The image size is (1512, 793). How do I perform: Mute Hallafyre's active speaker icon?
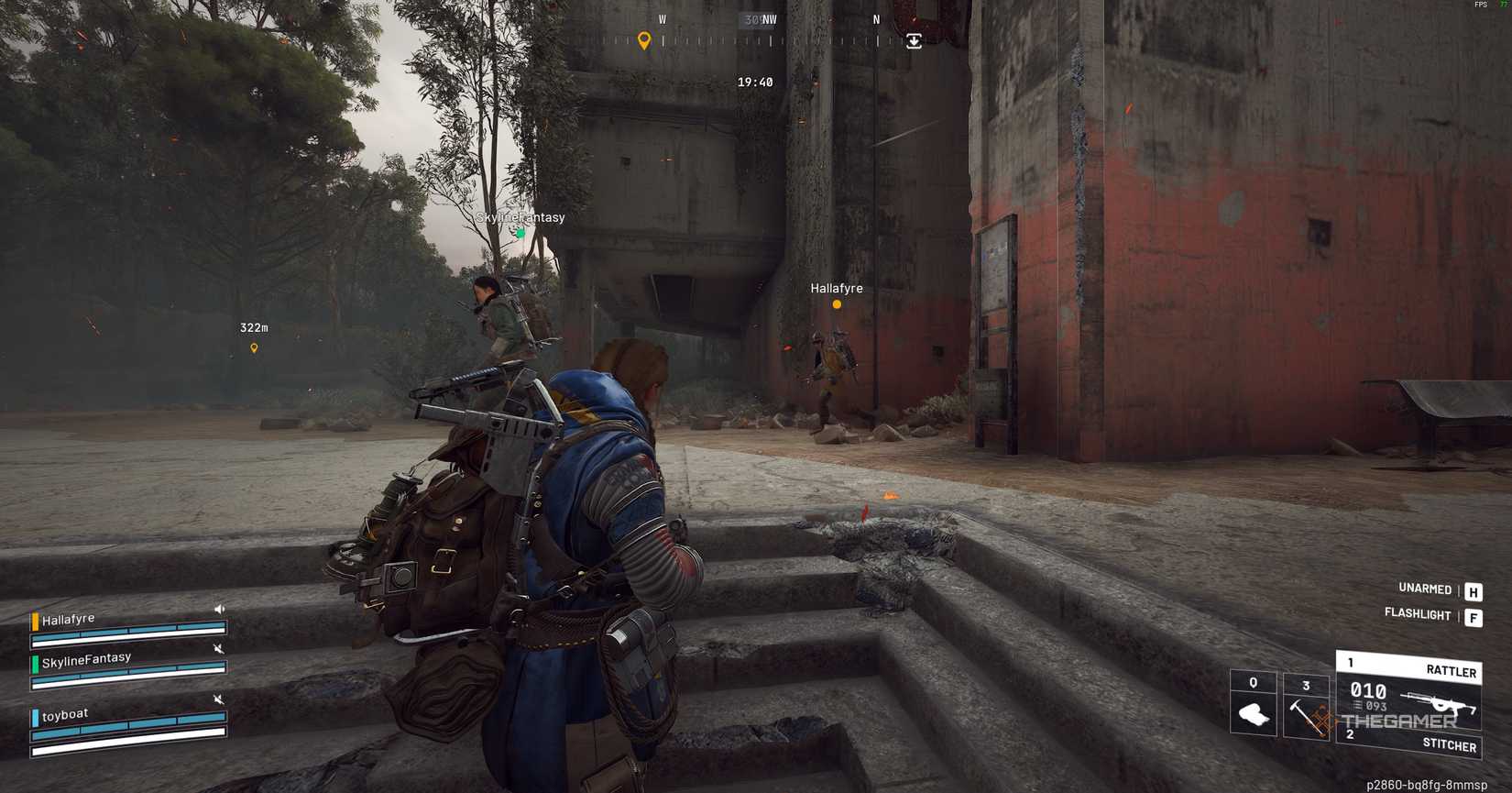[219, 609]
